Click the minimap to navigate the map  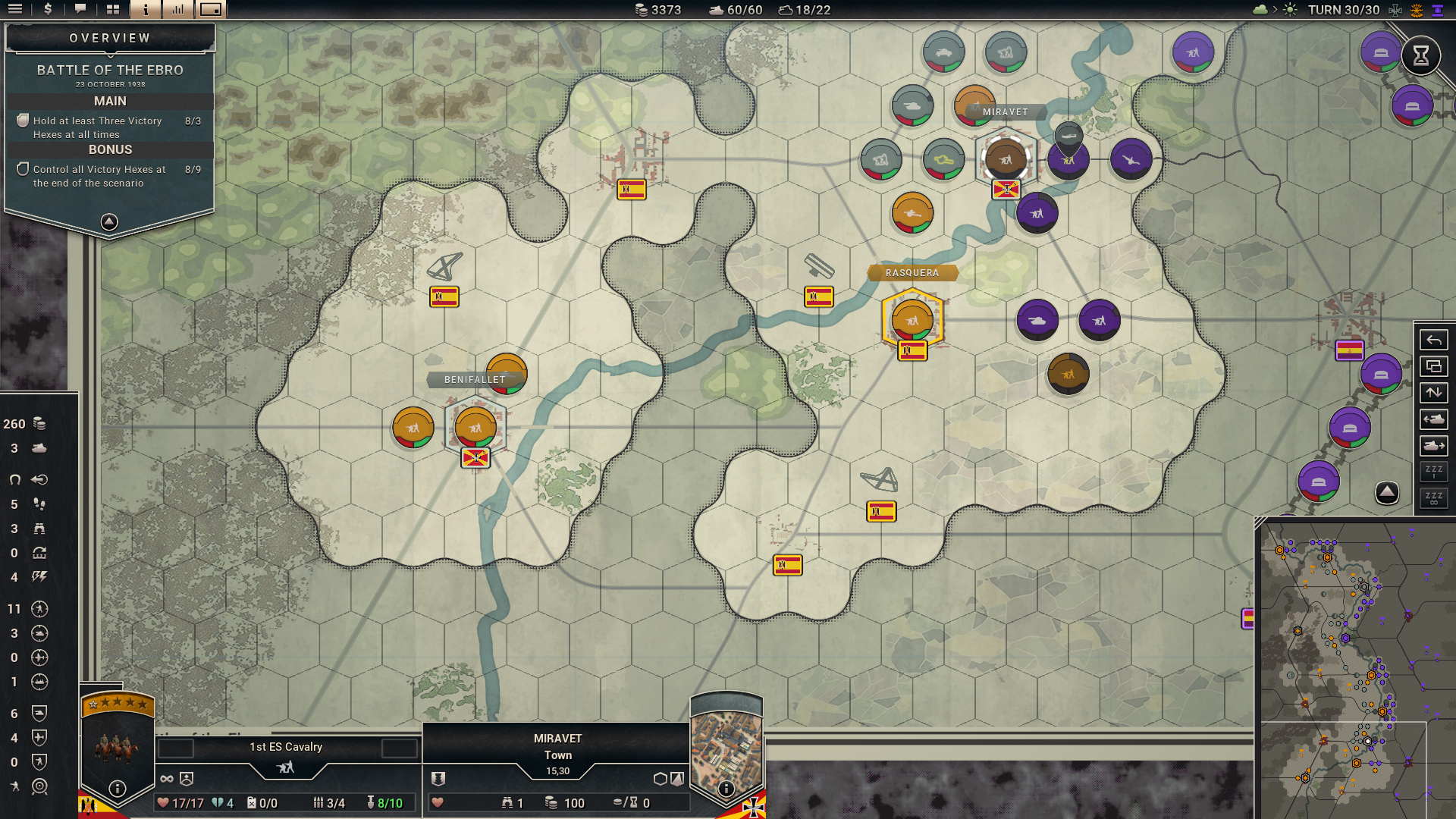pos(1357,667)
